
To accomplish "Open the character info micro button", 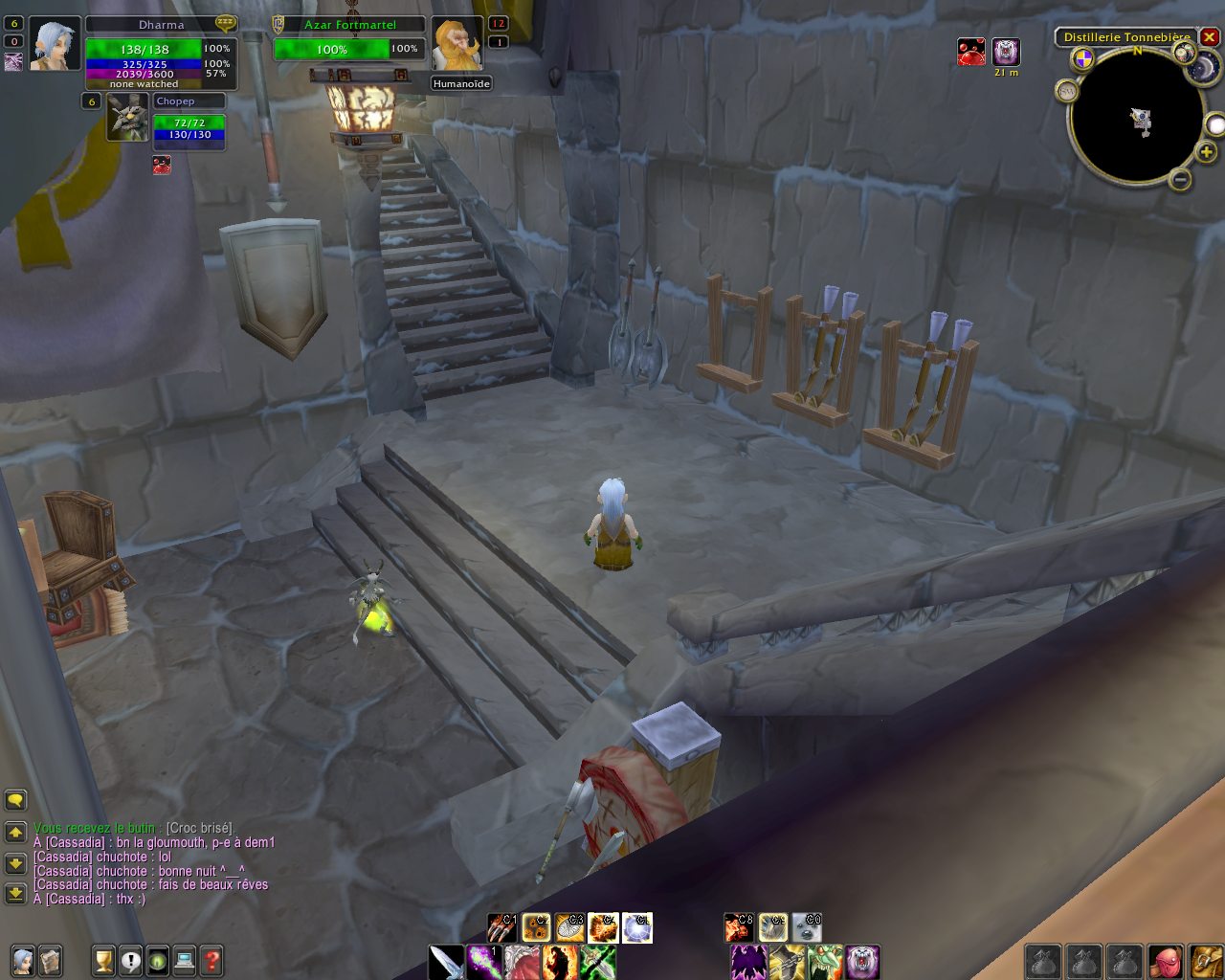I will pos(23,960).
